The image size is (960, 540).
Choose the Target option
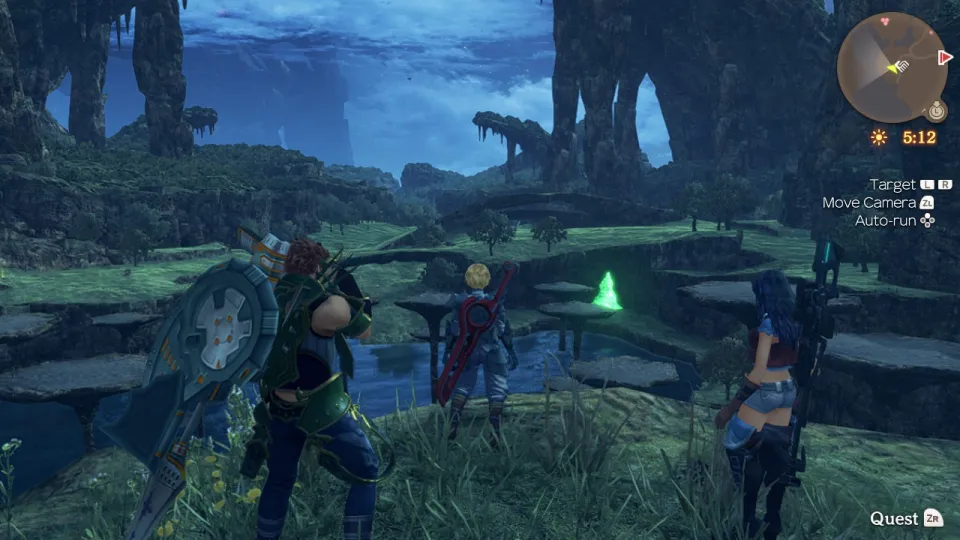892,185
